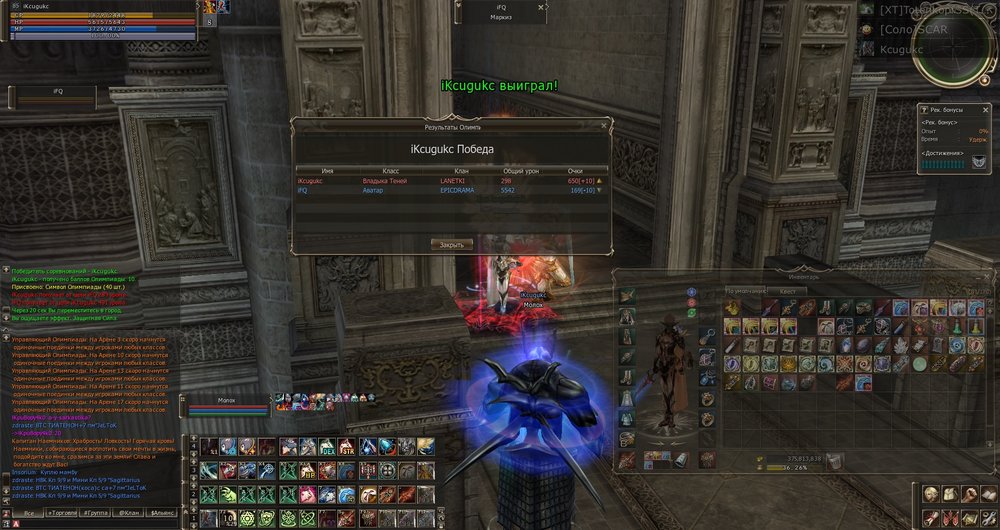Open the Все chat tab
This screenshot has height=530, width=1000.
(30, 512)
